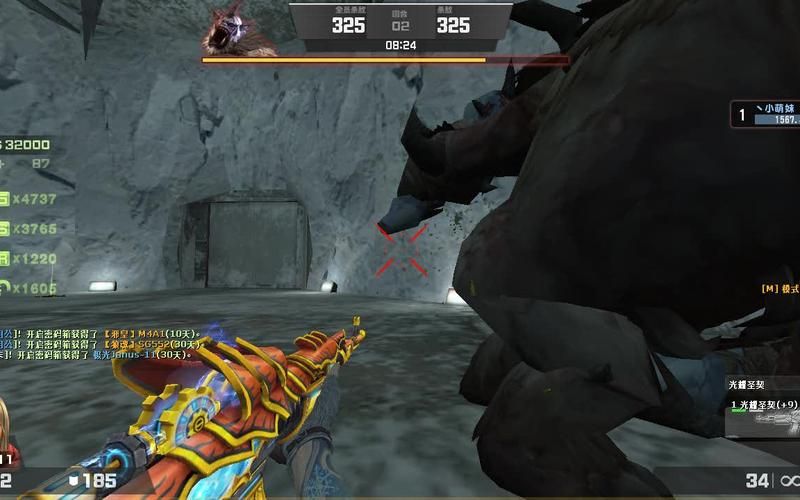
Task: Select the 光耀圣契 (+9) weapon slot
Action: [763, 405]
